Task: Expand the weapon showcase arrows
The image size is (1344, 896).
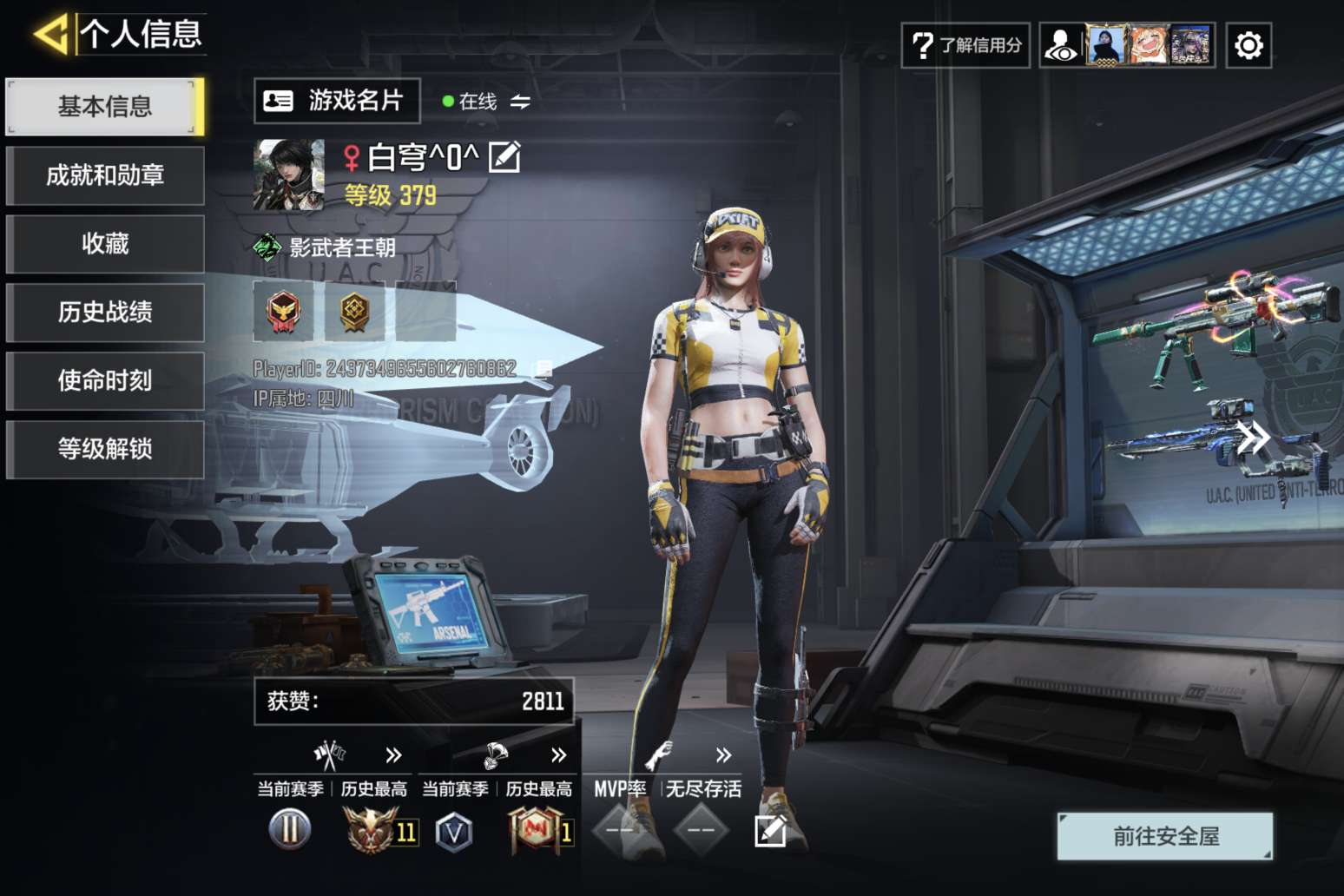Action: (1253, 438)
